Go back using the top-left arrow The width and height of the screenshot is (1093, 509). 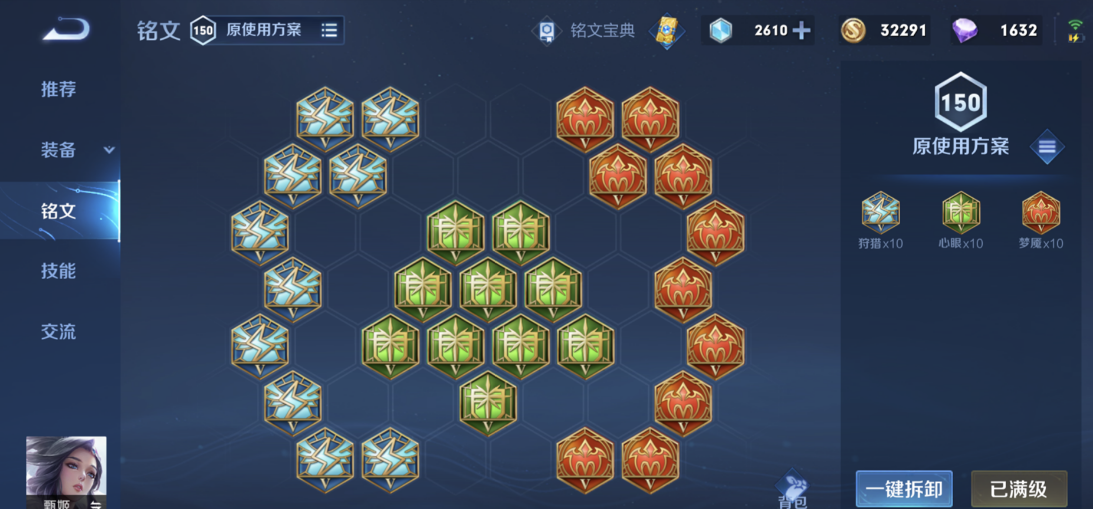pos(65,30)
